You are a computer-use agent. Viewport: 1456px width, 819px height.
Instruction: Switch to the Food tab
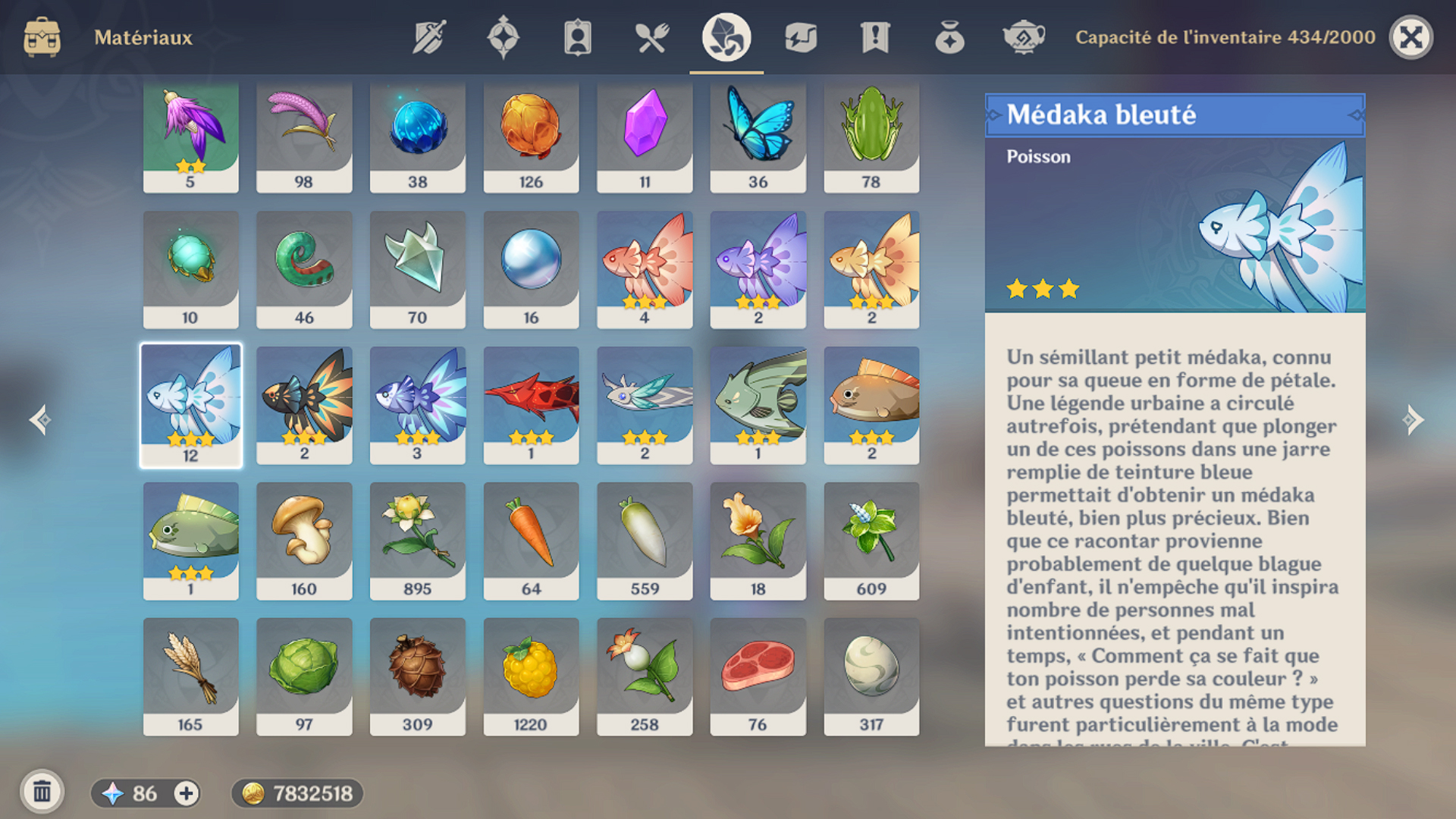tap(651, 37)
